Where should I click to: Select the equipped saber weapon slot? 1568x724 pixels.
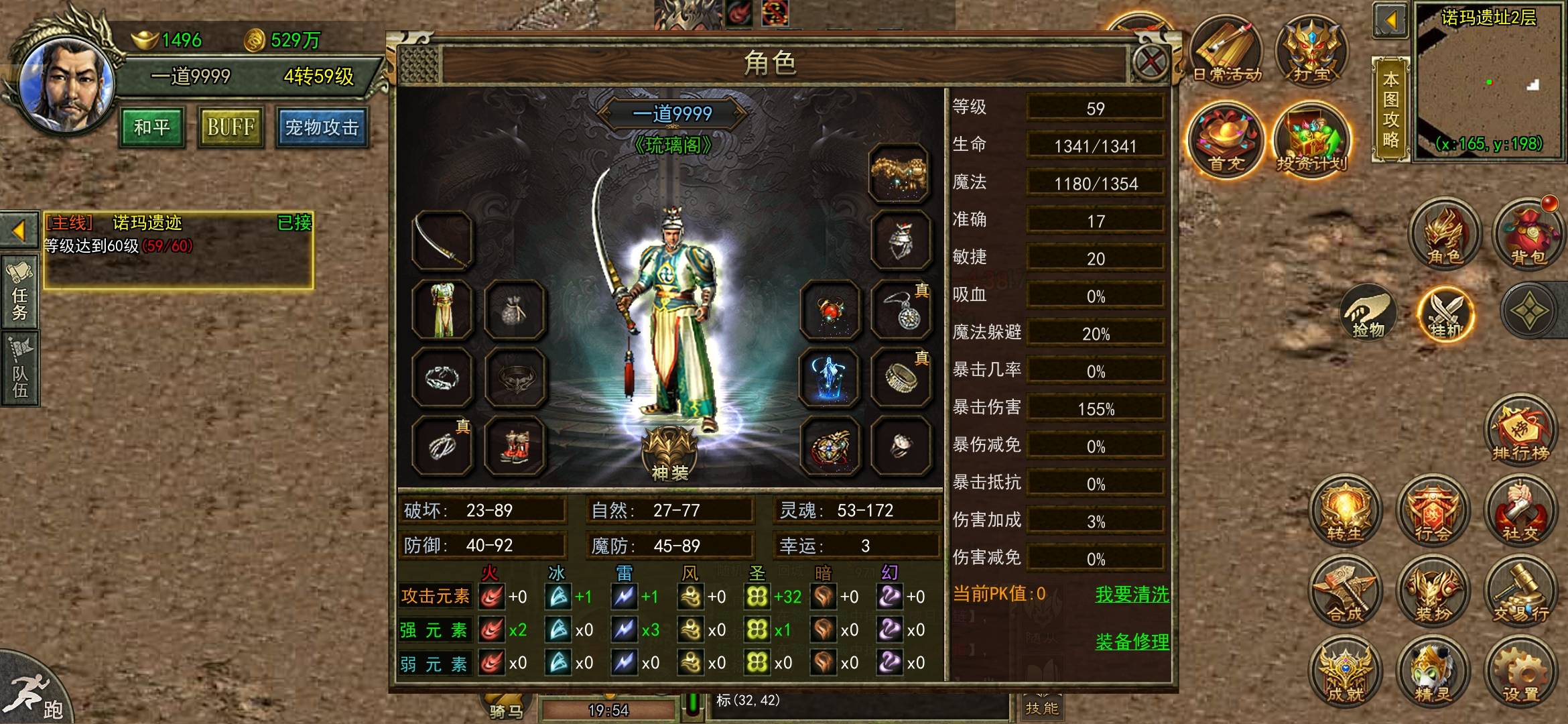(442, 241)
